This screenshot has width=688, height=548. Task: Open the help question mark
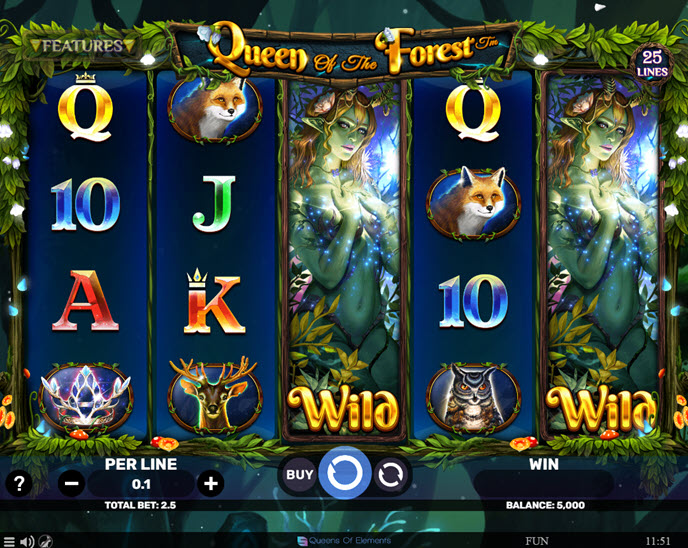coord(17,484)
